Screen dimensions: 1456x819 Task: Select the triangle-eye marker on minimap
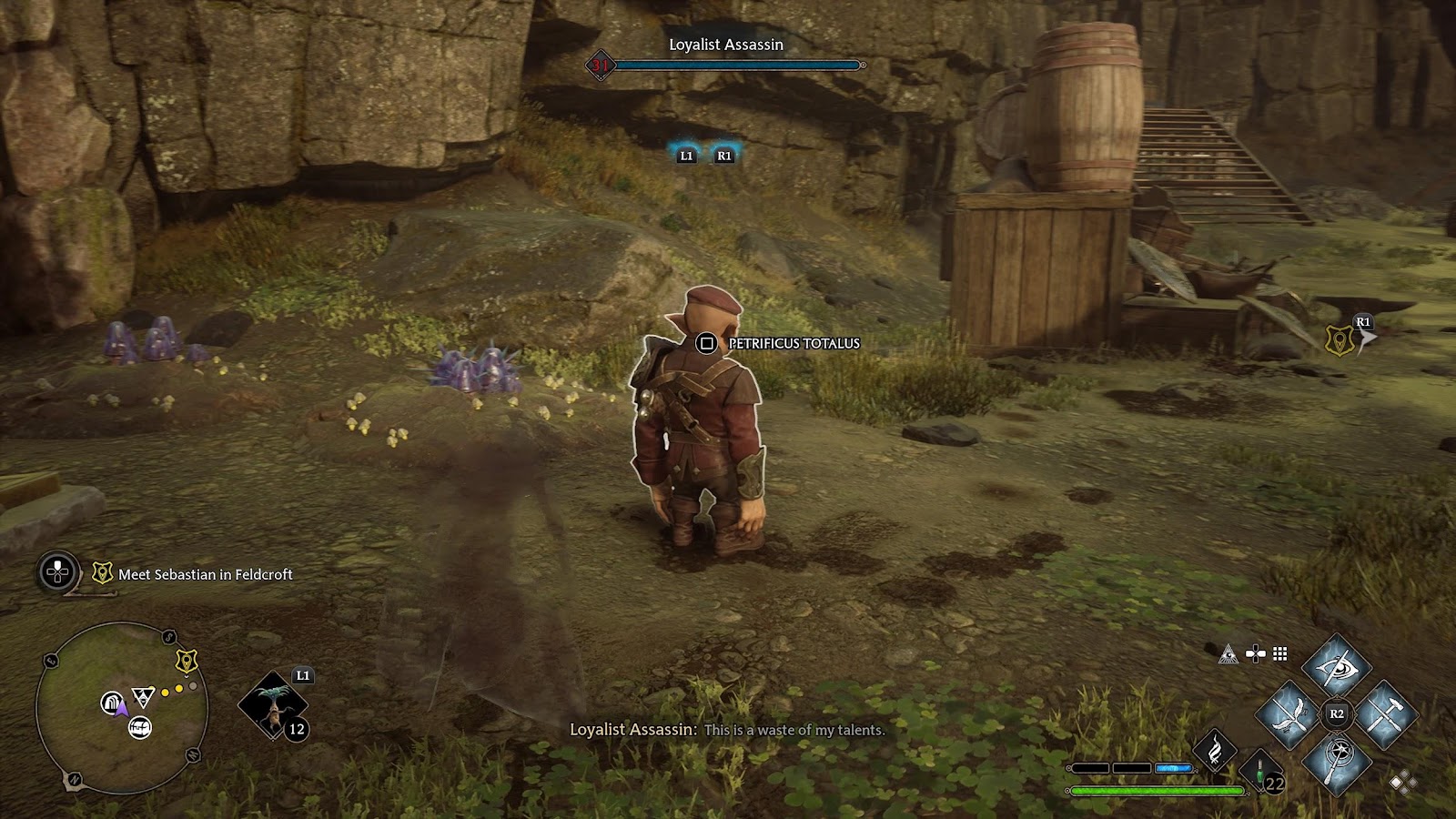click(143, 697)
